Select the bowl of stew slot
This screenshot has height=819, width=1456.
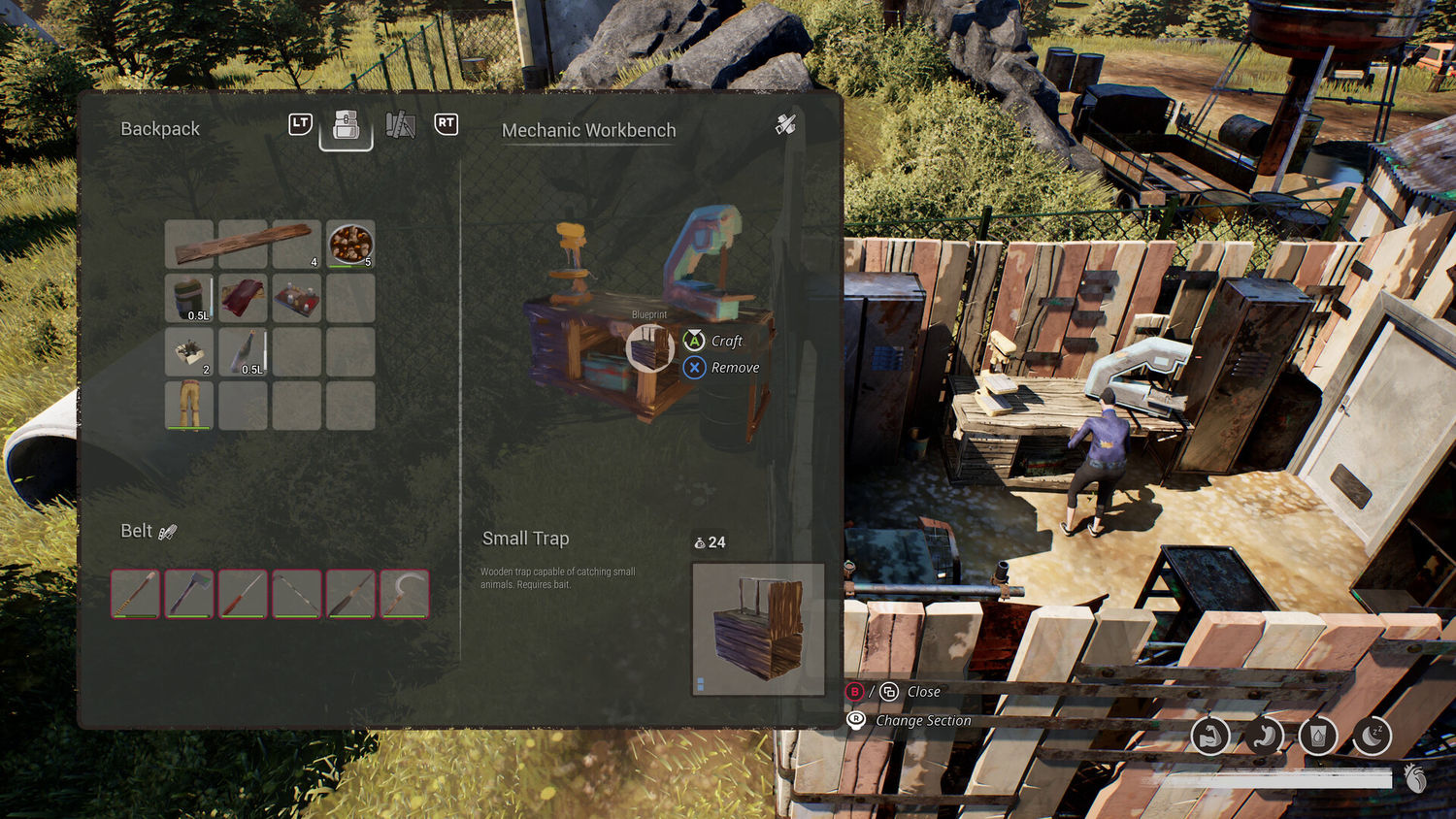[x=350, y=244]
